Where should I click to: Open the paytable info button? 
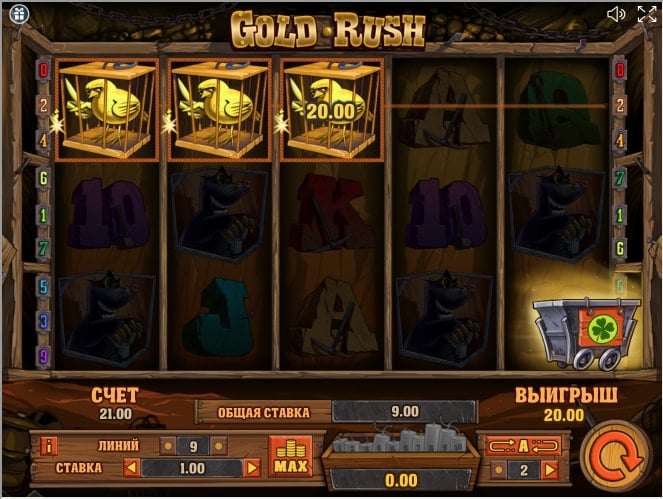pyautogui.click(x=48, y=445)
